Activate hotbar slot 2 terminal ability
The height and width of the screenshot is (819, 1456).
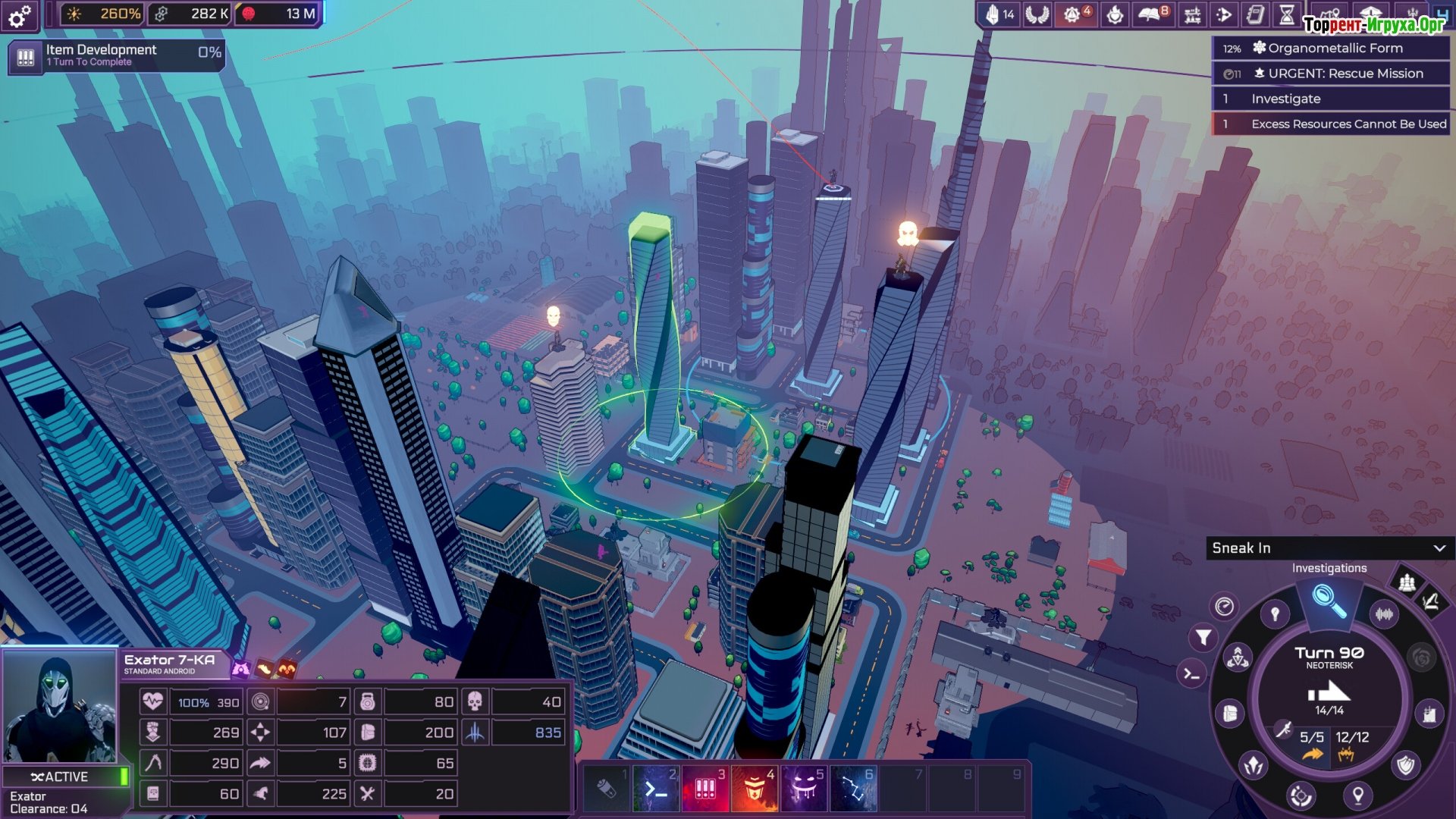656,789
